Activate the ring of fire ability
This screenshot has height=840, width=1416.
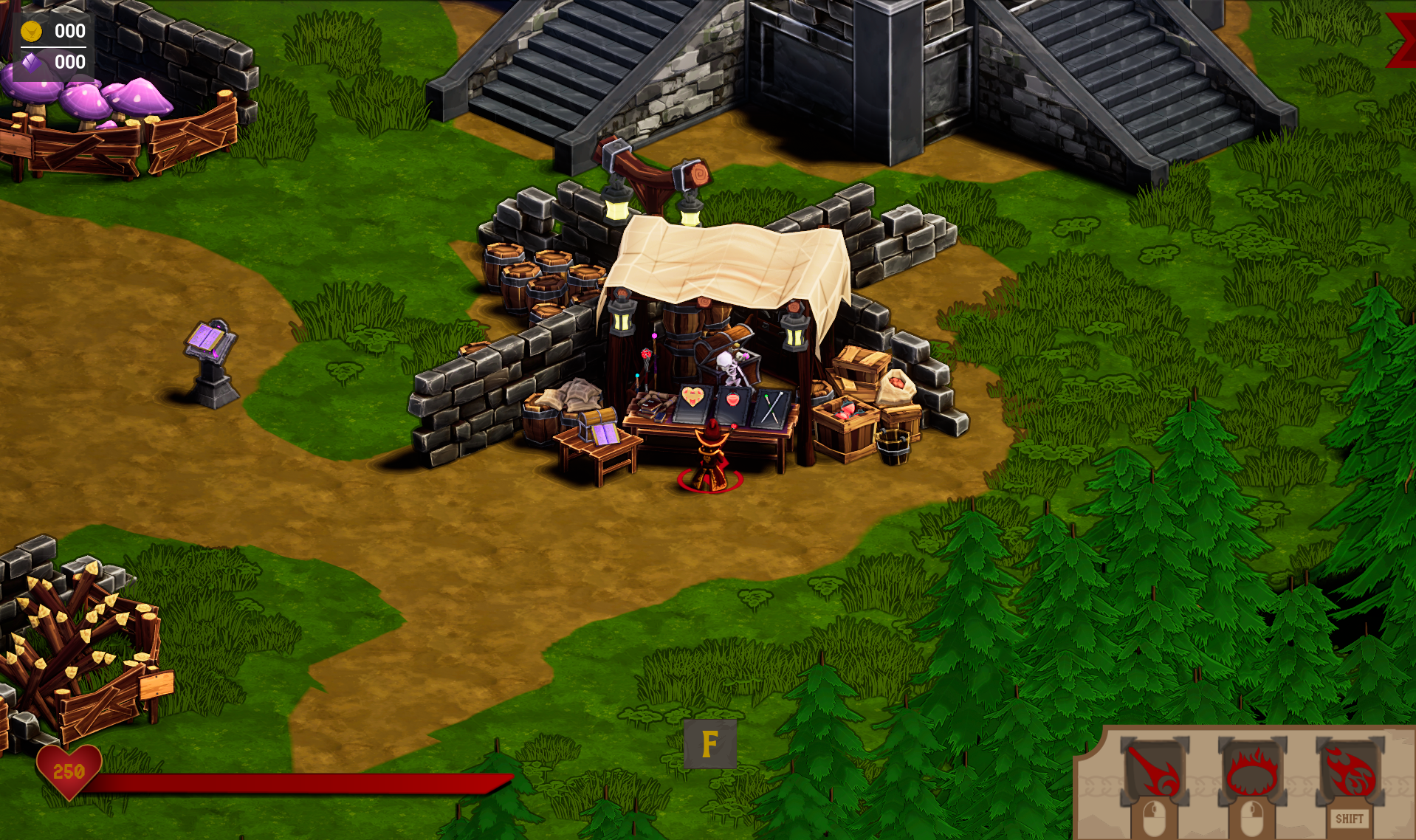1251,772
